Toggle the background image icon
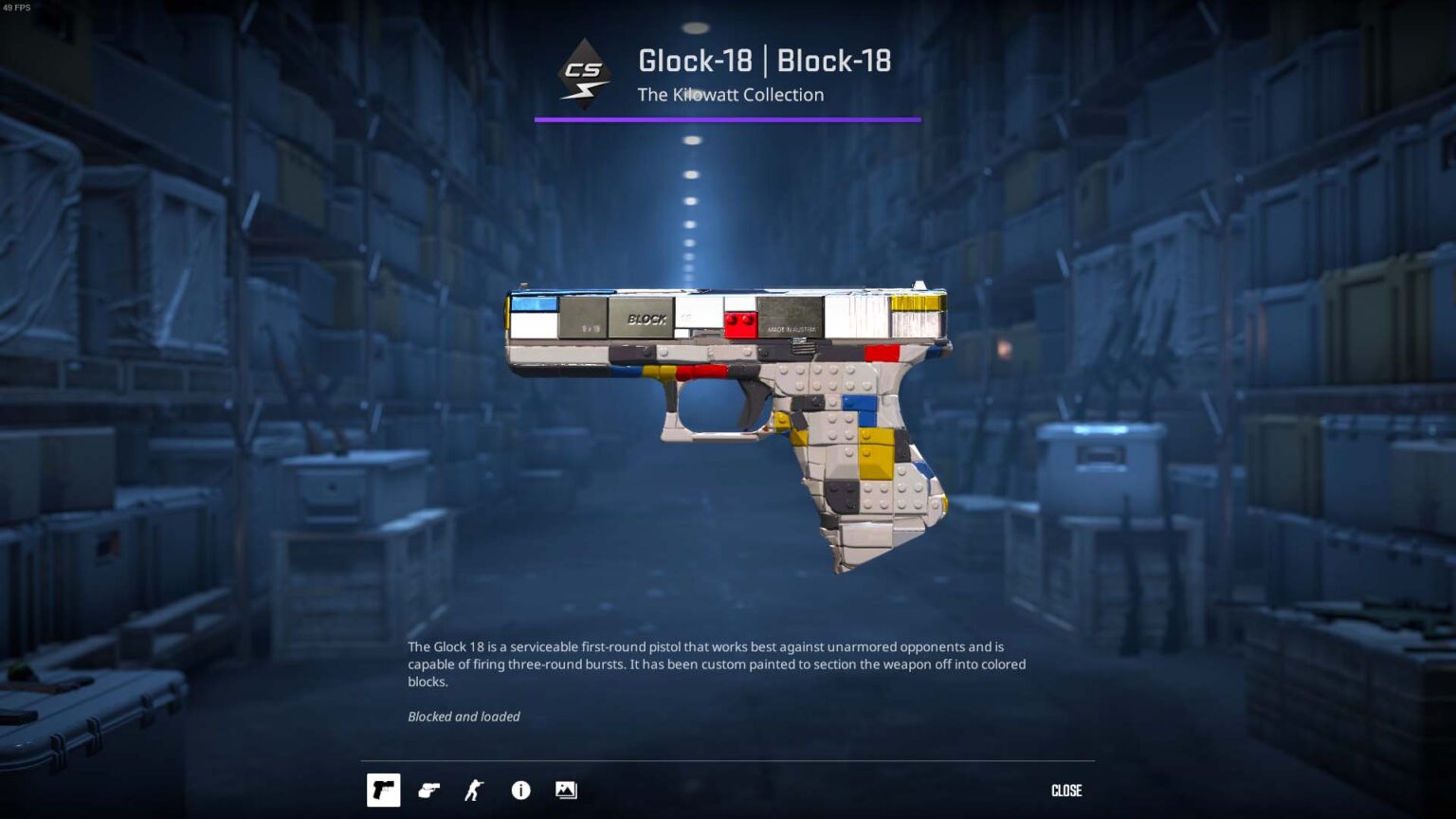Screen dimensions: 1456x819 pos(566,790)
